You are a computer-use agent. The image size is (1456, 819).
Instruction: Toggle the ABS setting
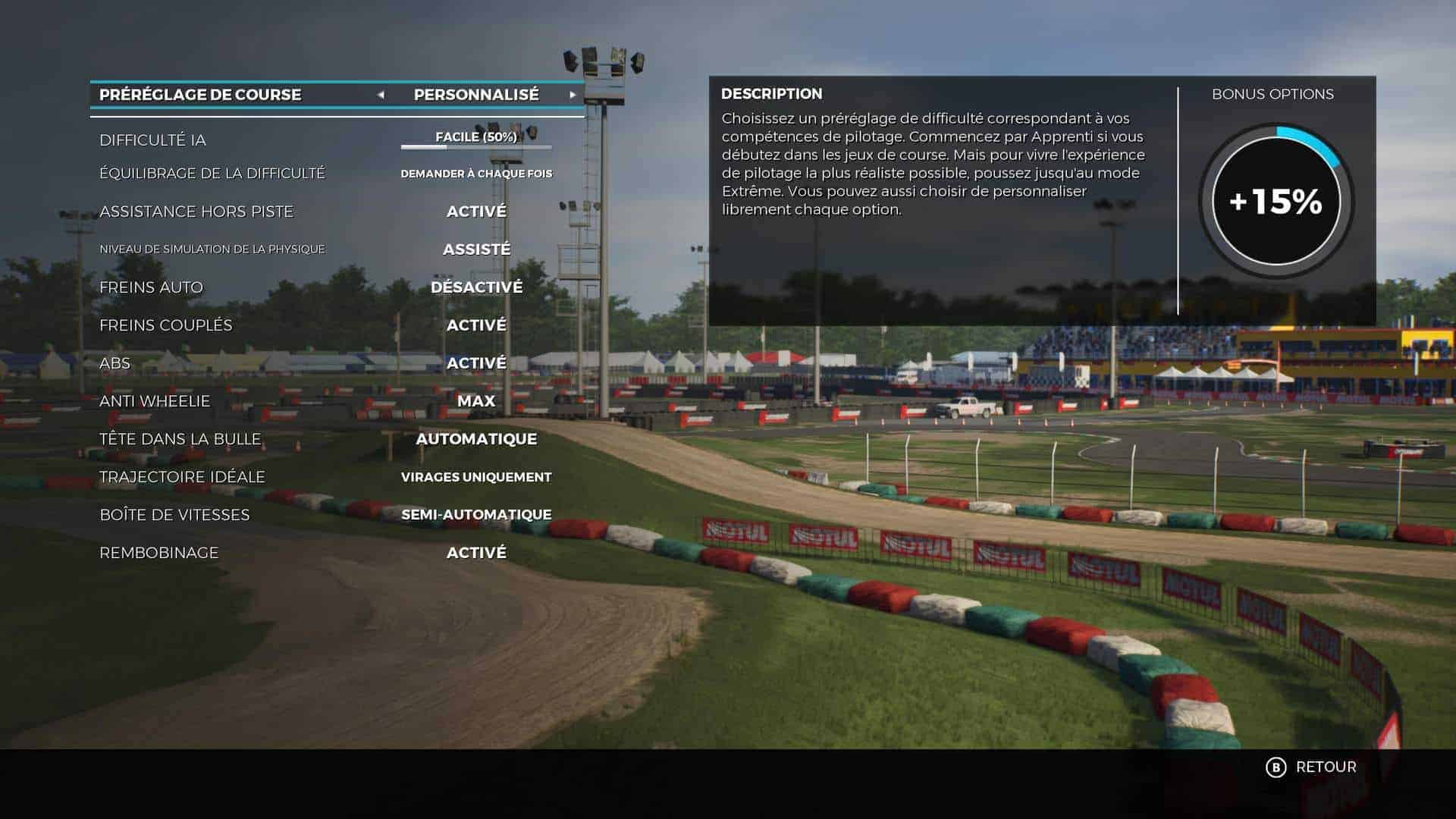(476, 363)
